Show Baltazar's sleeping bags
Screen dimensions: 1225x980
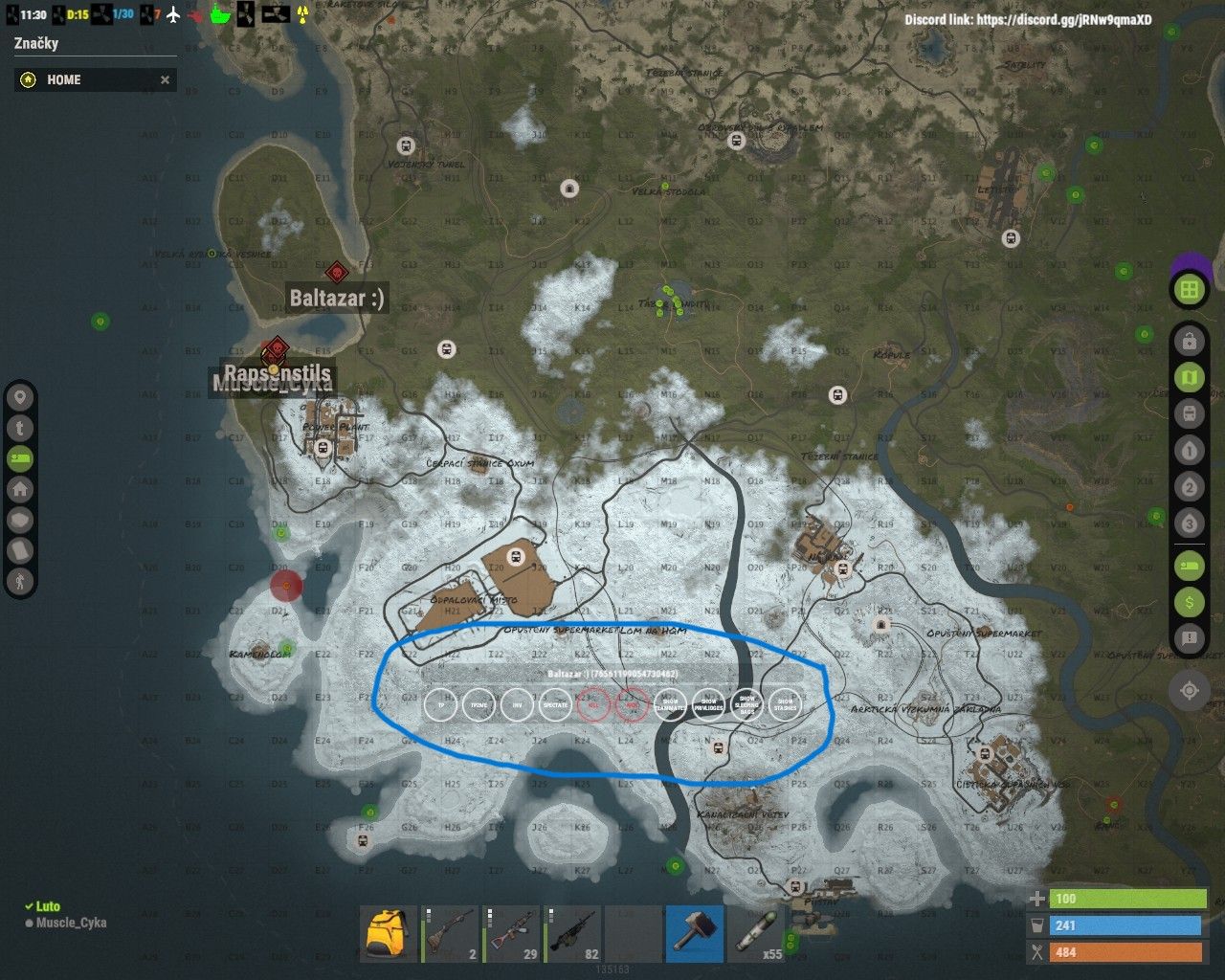[x=746, y=705]
